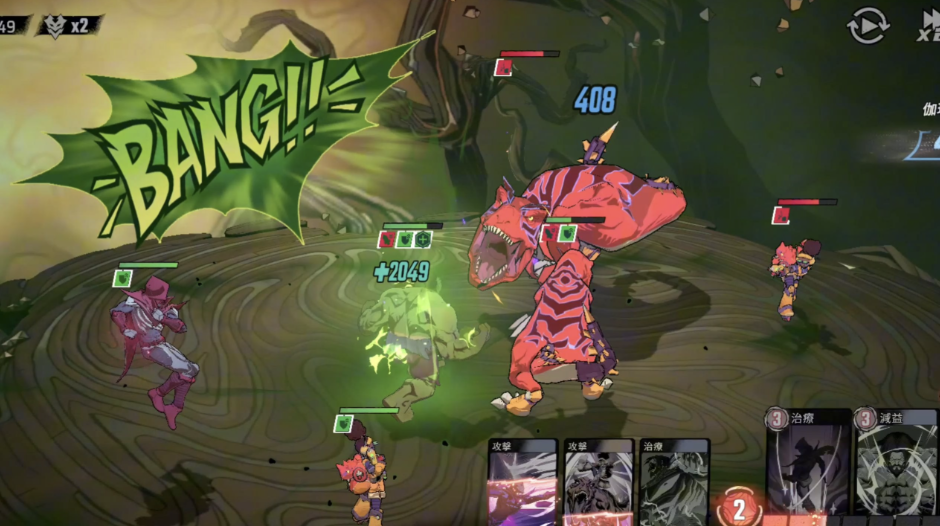Select the grey 攻撃 attack card
Image resolution: width=940 pixels, height=526 pixels.
coord(598,484)
